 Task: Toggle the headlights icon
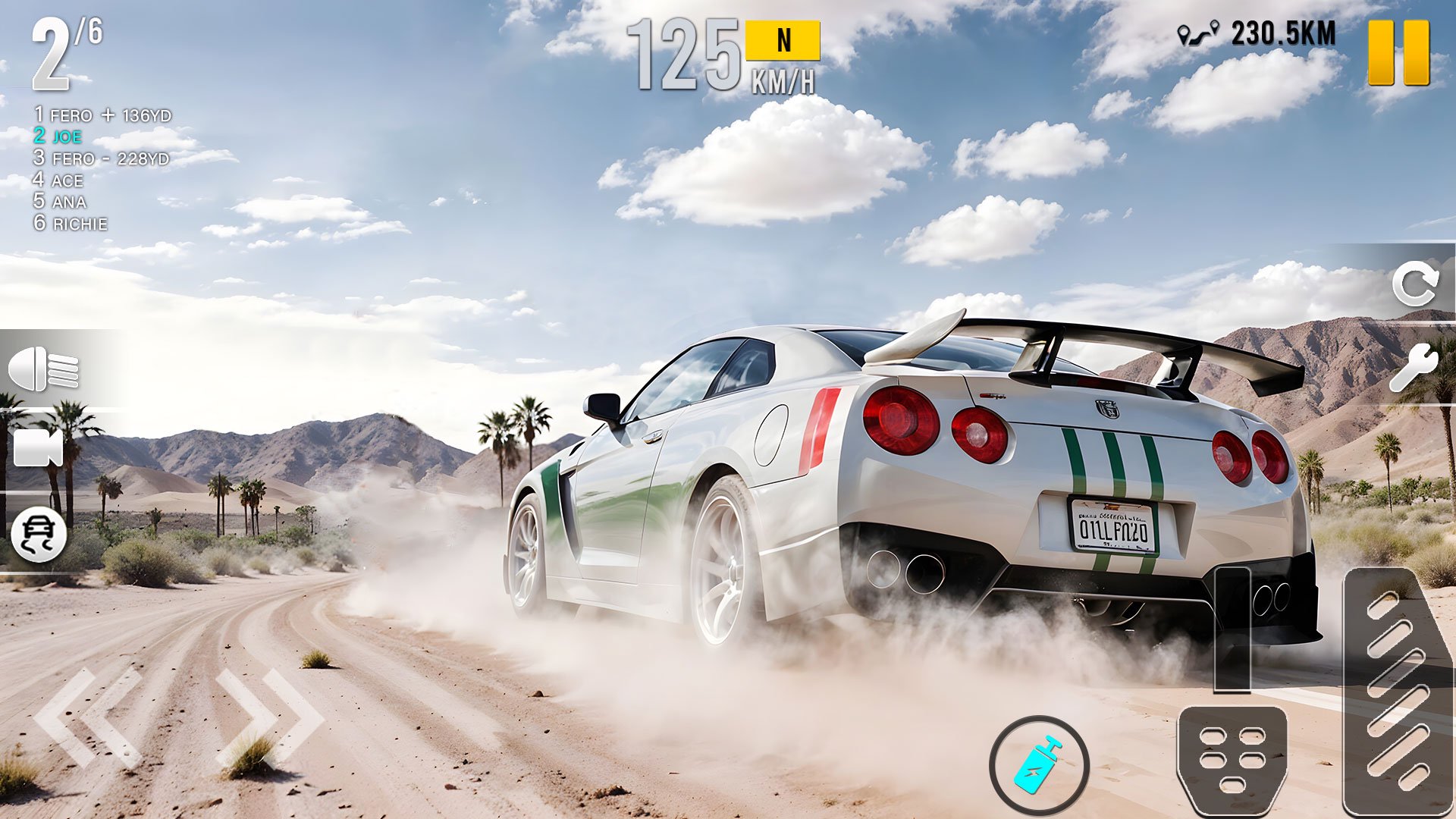(x=43, y=369)
